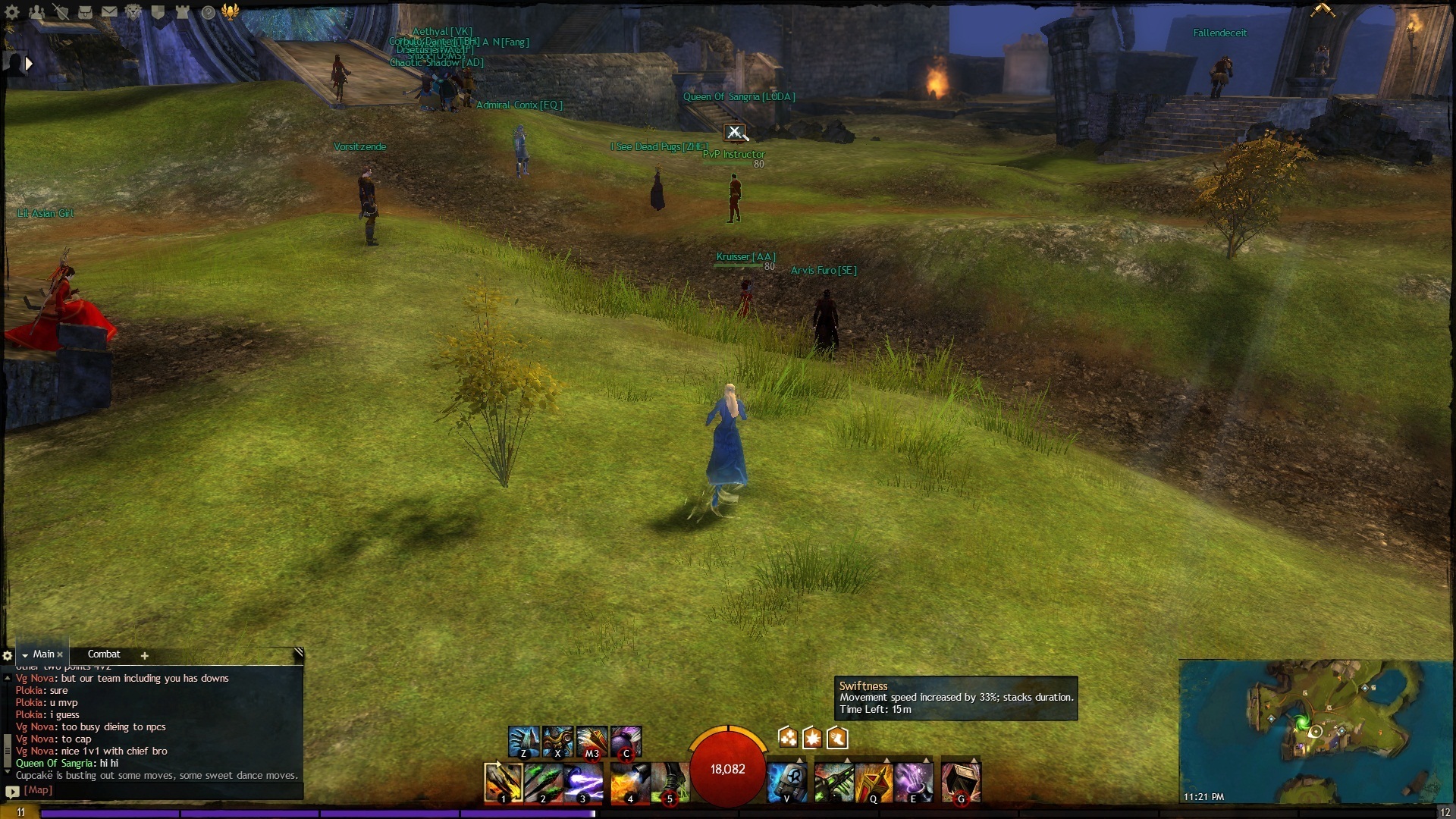Open the PvP golden trophy icon
Viewport: 1456px width, 819px height.
[x=231, y=11]
